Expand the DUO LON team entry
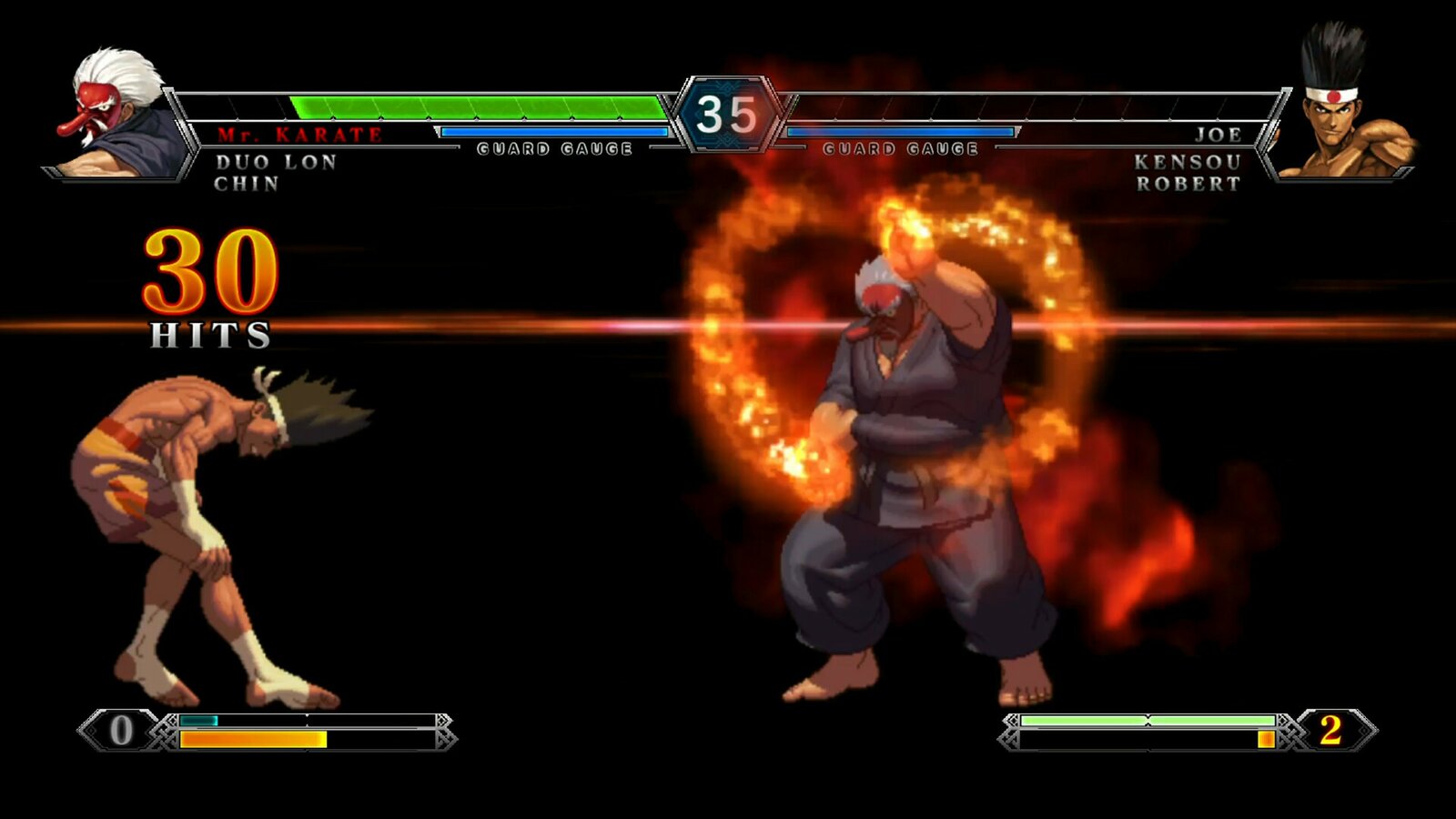This screenshot has width=1456, height=819. [278, 161]
